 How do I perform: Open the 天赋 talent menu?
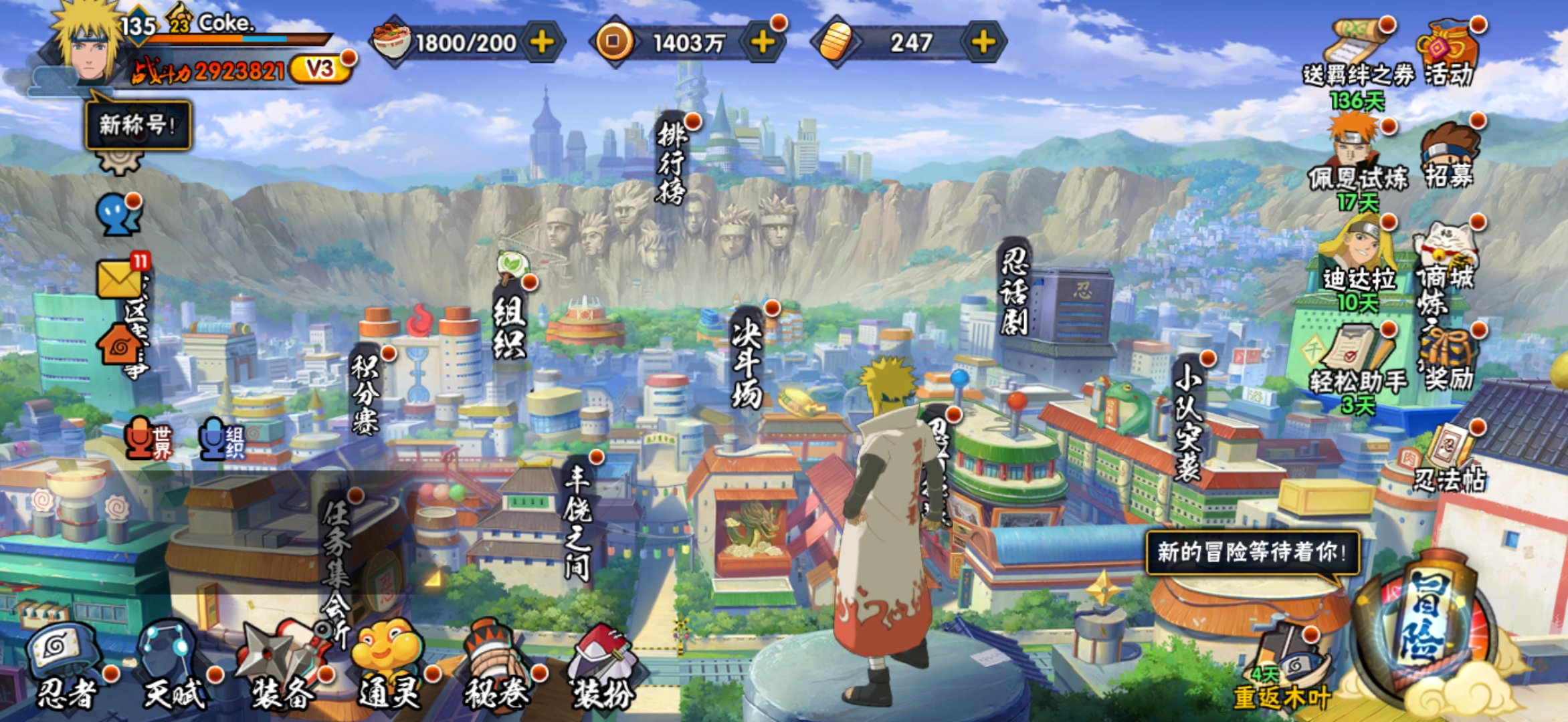point(173,669)
